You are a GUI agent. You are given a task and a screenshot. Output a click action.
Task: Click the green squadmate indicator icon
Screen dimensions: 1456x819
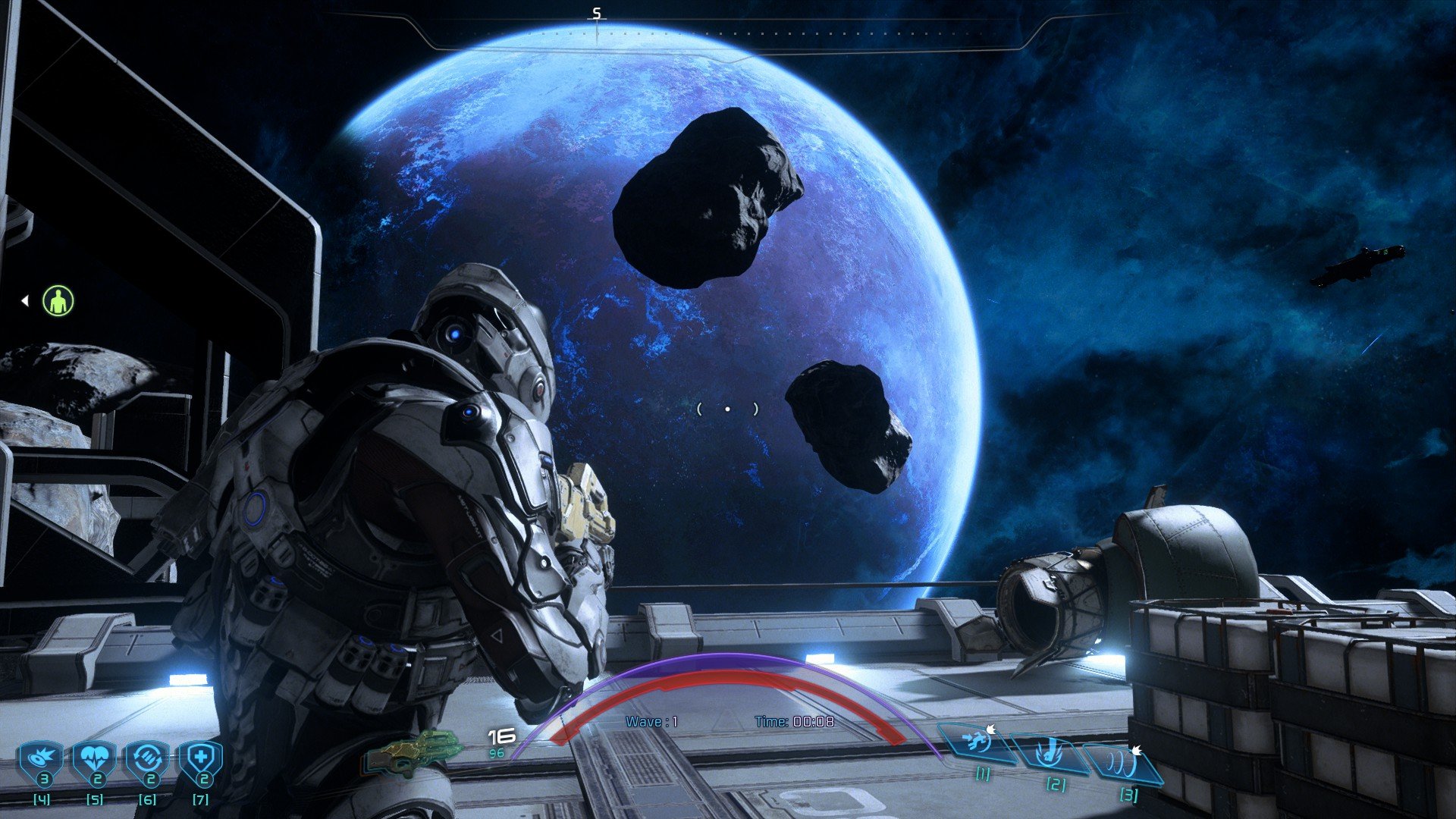[x=58, y=301]
